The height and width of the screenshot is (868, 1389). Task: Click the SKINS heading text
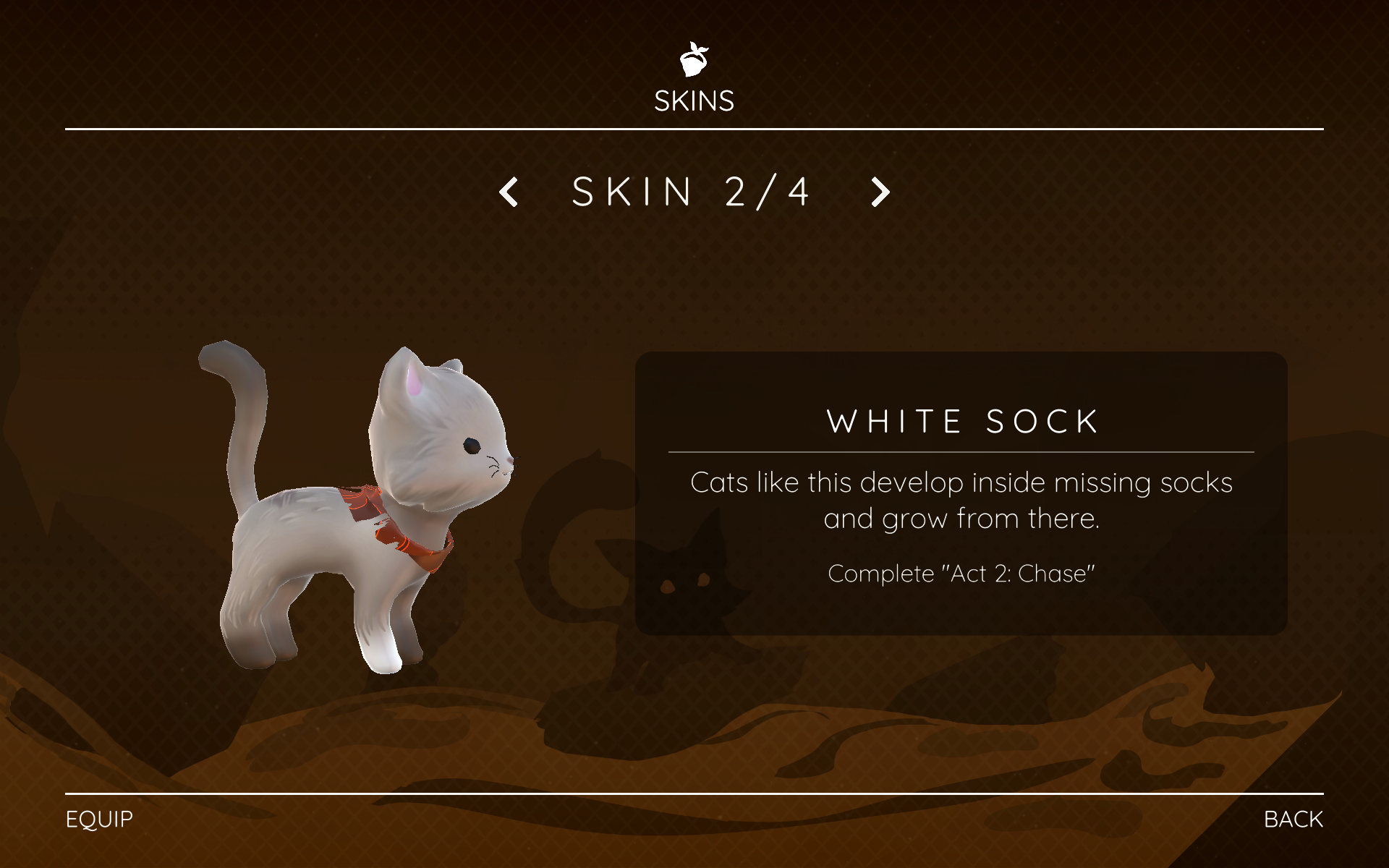pyautogui.click(x=694, y=100)
